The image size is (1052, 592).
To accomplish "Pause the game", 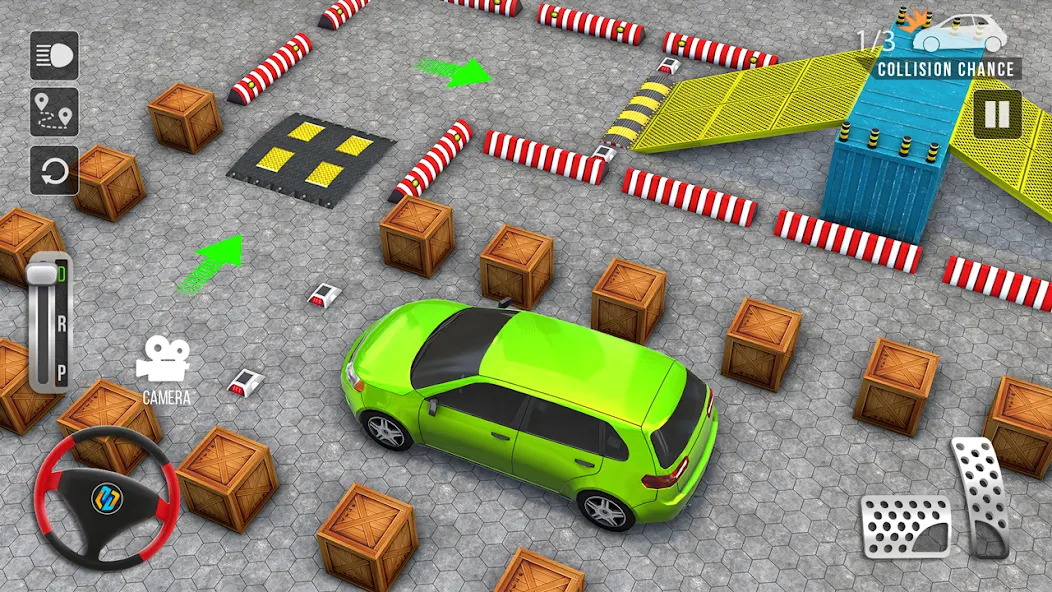I will point(997,114).
